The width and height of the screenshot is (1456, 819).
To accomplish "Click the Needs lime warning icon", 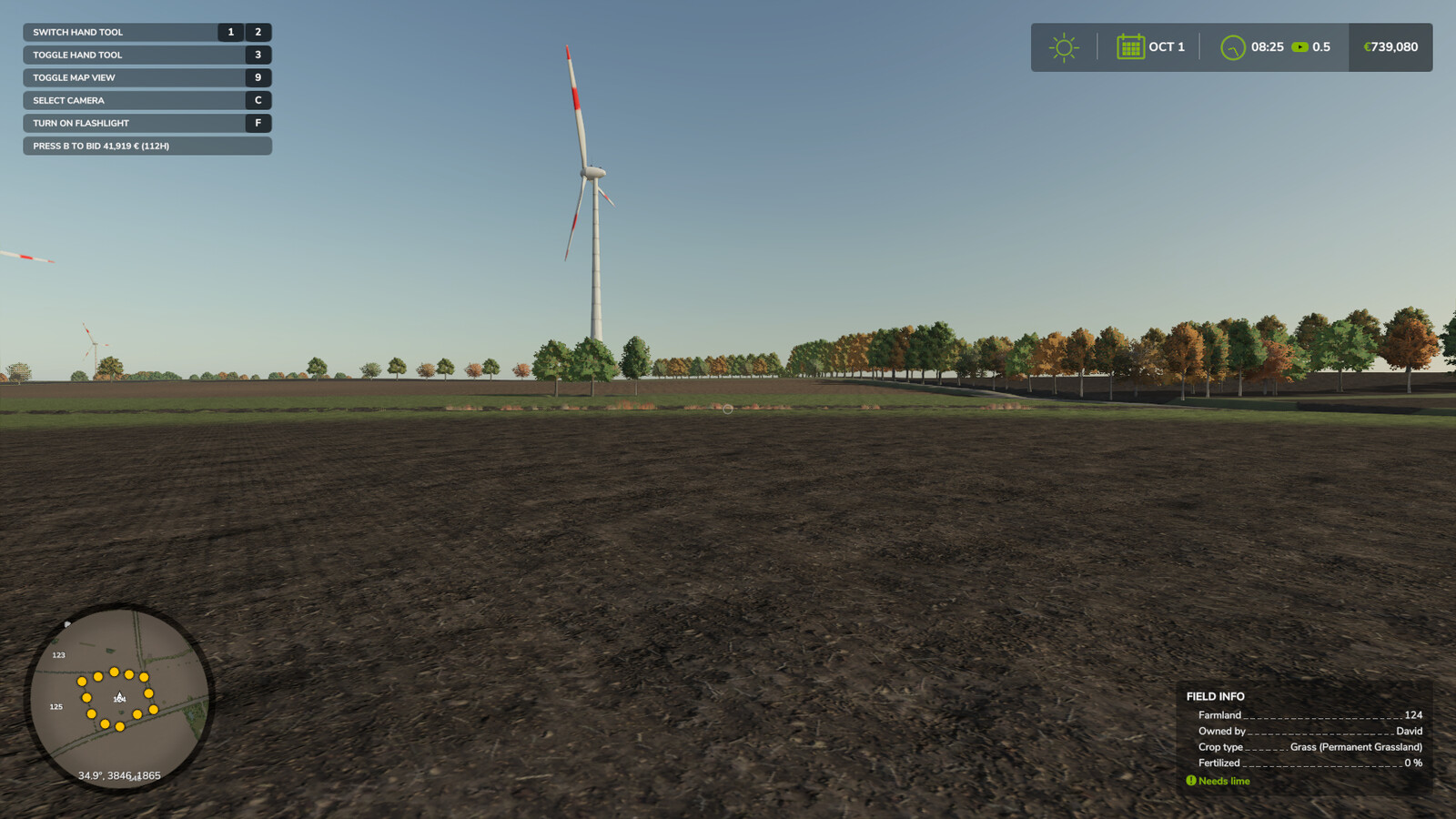I will (x=1190, y=781).
